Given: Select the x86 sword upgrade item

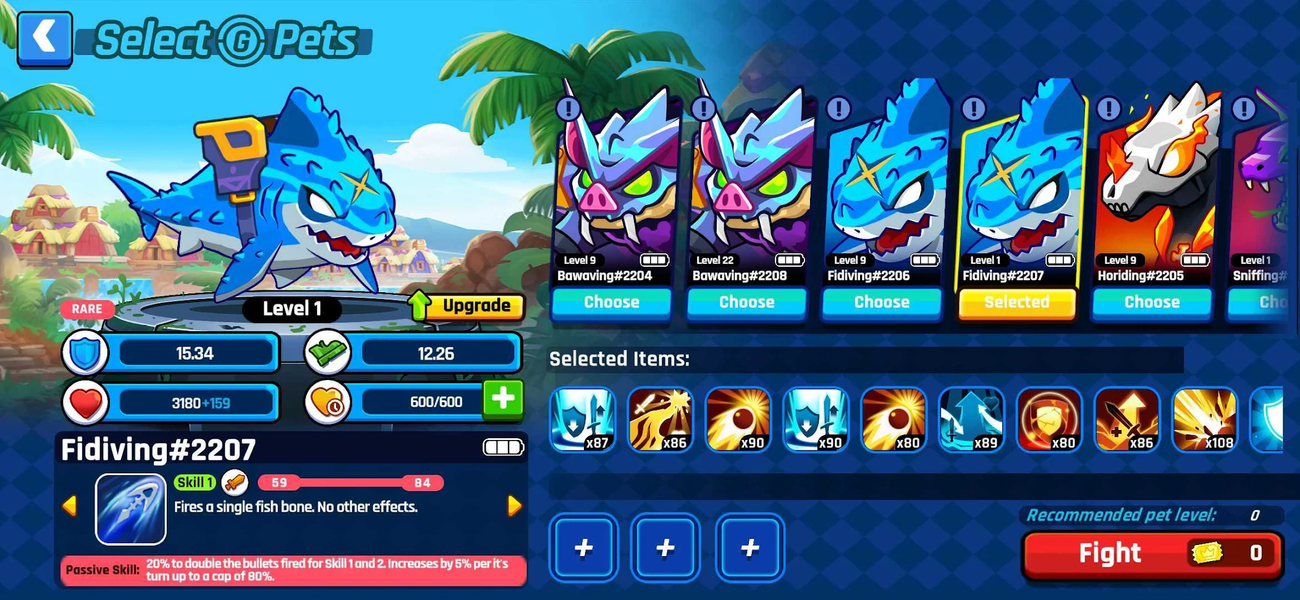Looking at the screenshot, I should (1127, 419).
